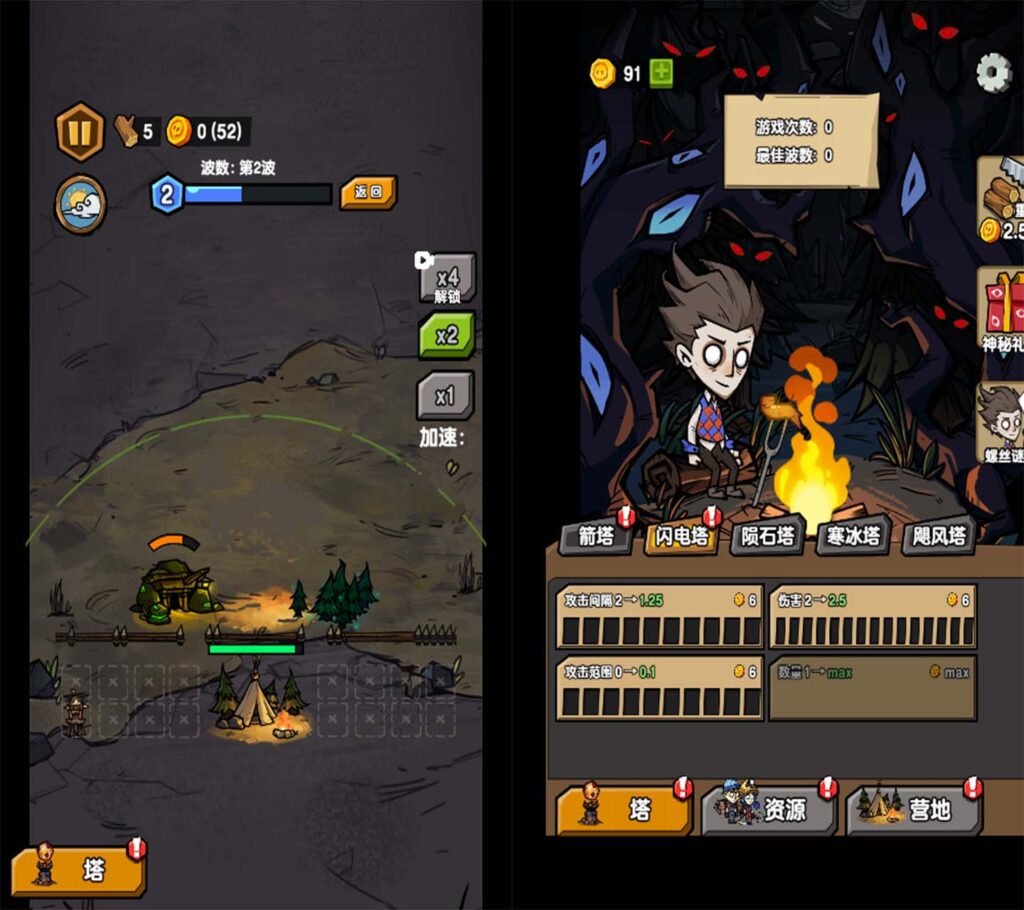Buy the 伤害 damage upgrade
Viewport: 1024px width, 910px height.
point(872,616)
